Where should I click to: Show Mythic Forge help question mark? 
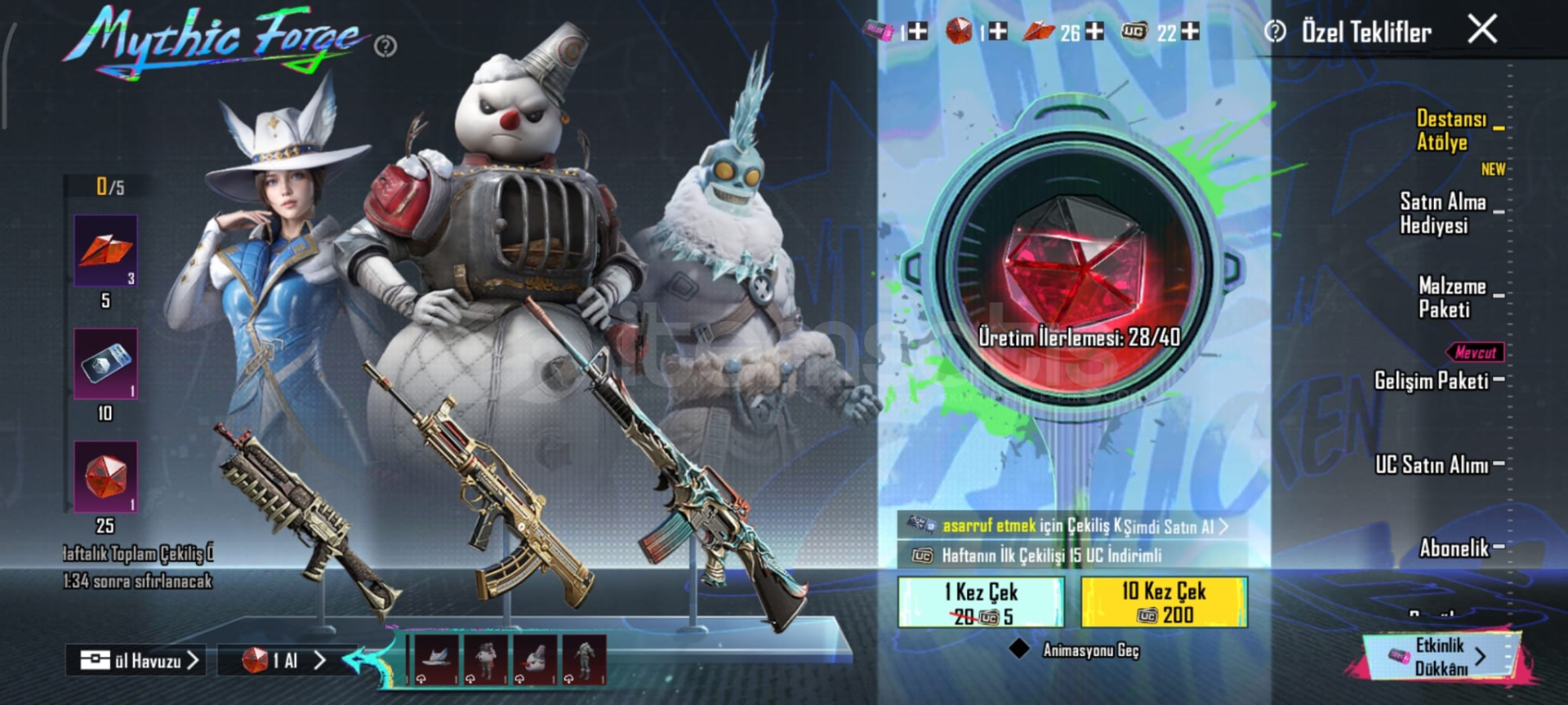pyautogui.click(x=385, y=47)
